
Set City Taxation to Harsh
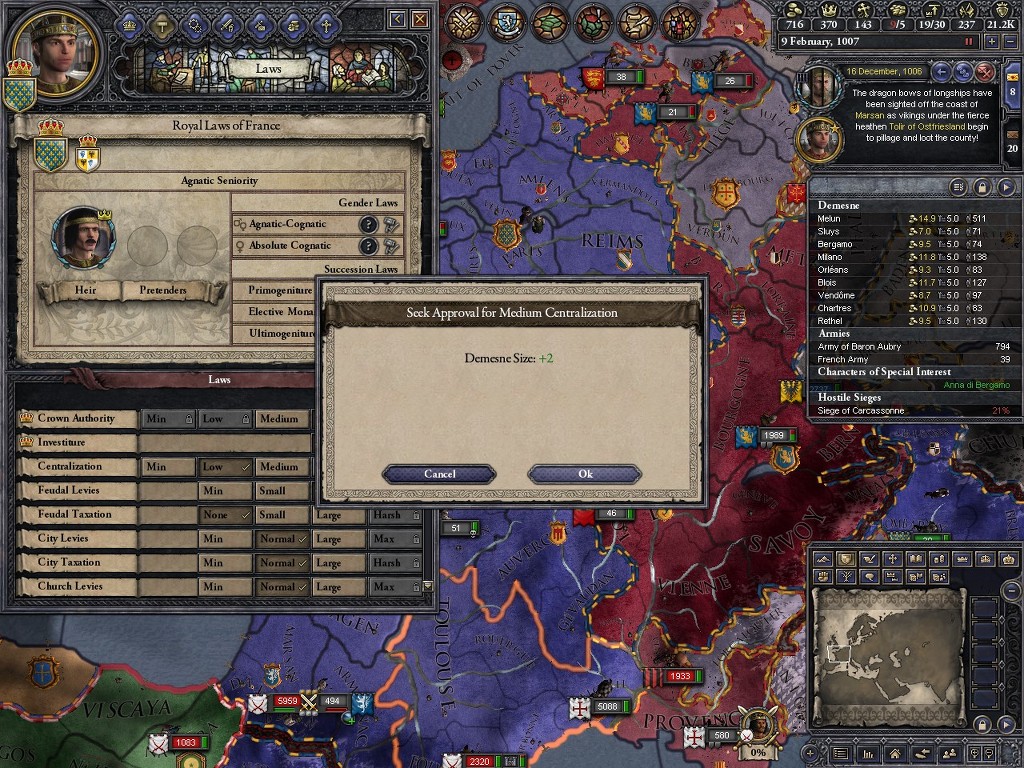[x=387, y=563]
